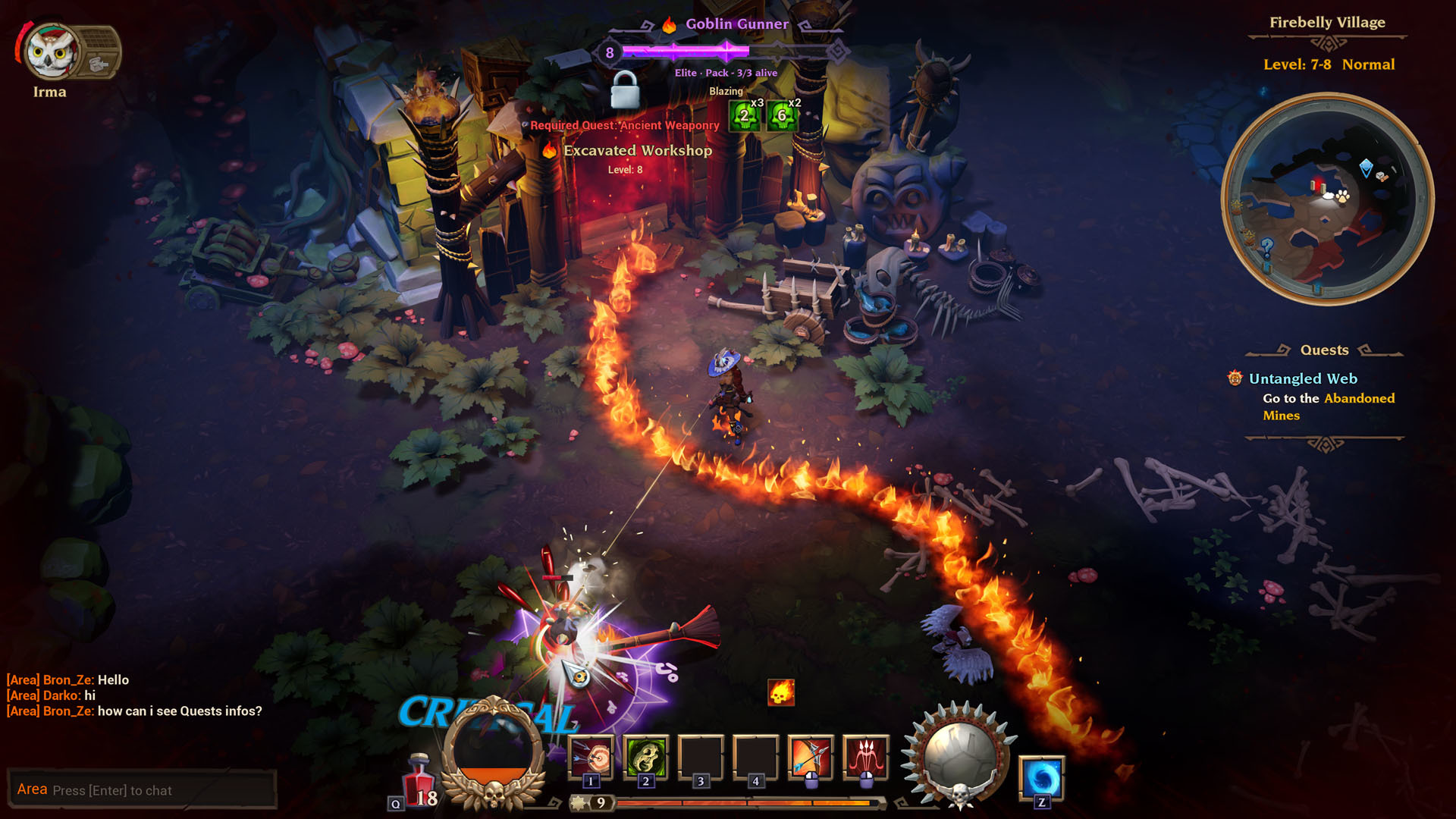The width and height of the screenshot is (1456, 819).
Task: Activate the green skull skill in slot 2
Action: (x=646, y=756)
